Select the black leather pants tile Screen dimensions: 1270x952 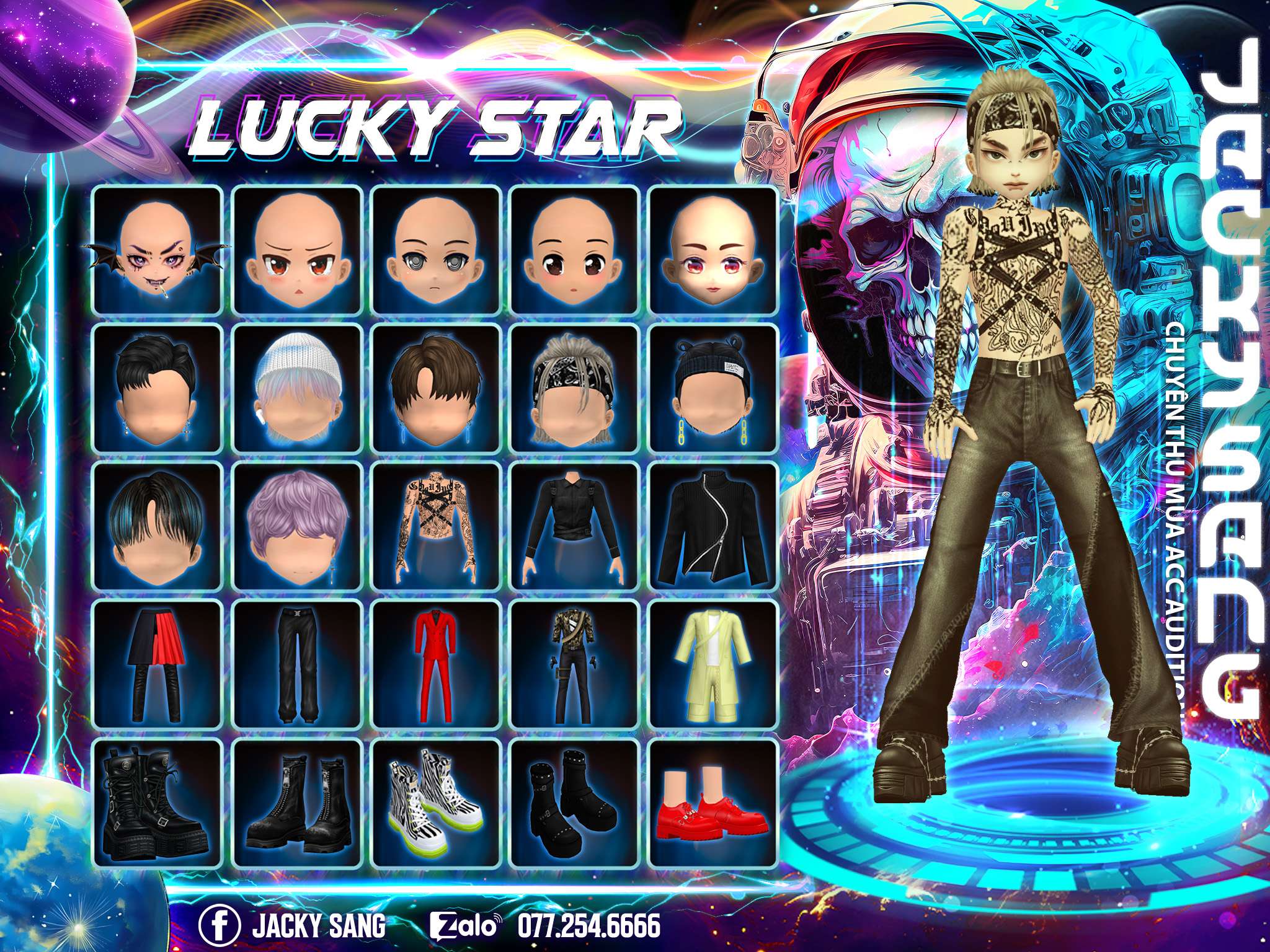[296, 664]
